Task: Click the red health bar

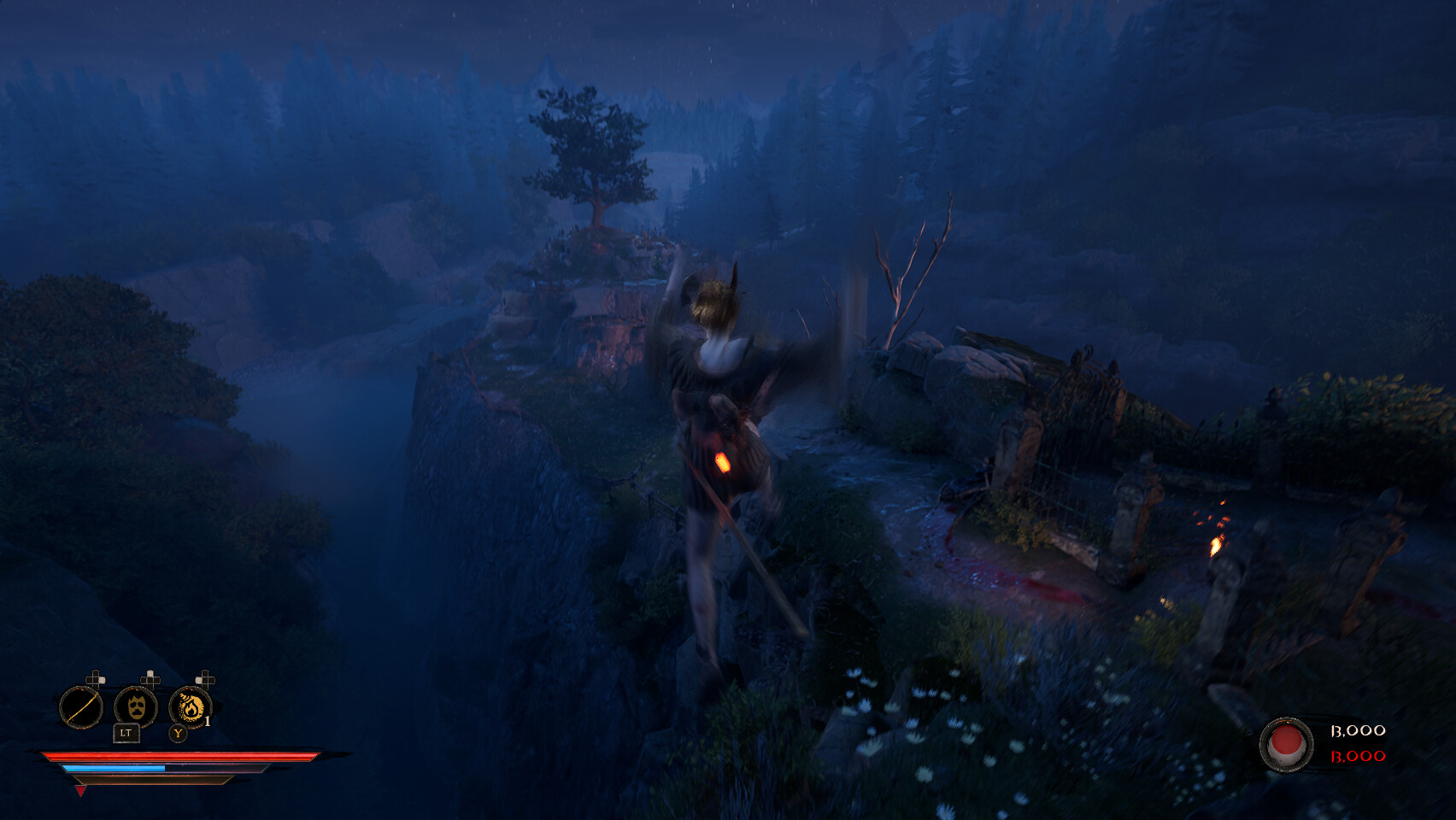Action: tap(171, 756)
